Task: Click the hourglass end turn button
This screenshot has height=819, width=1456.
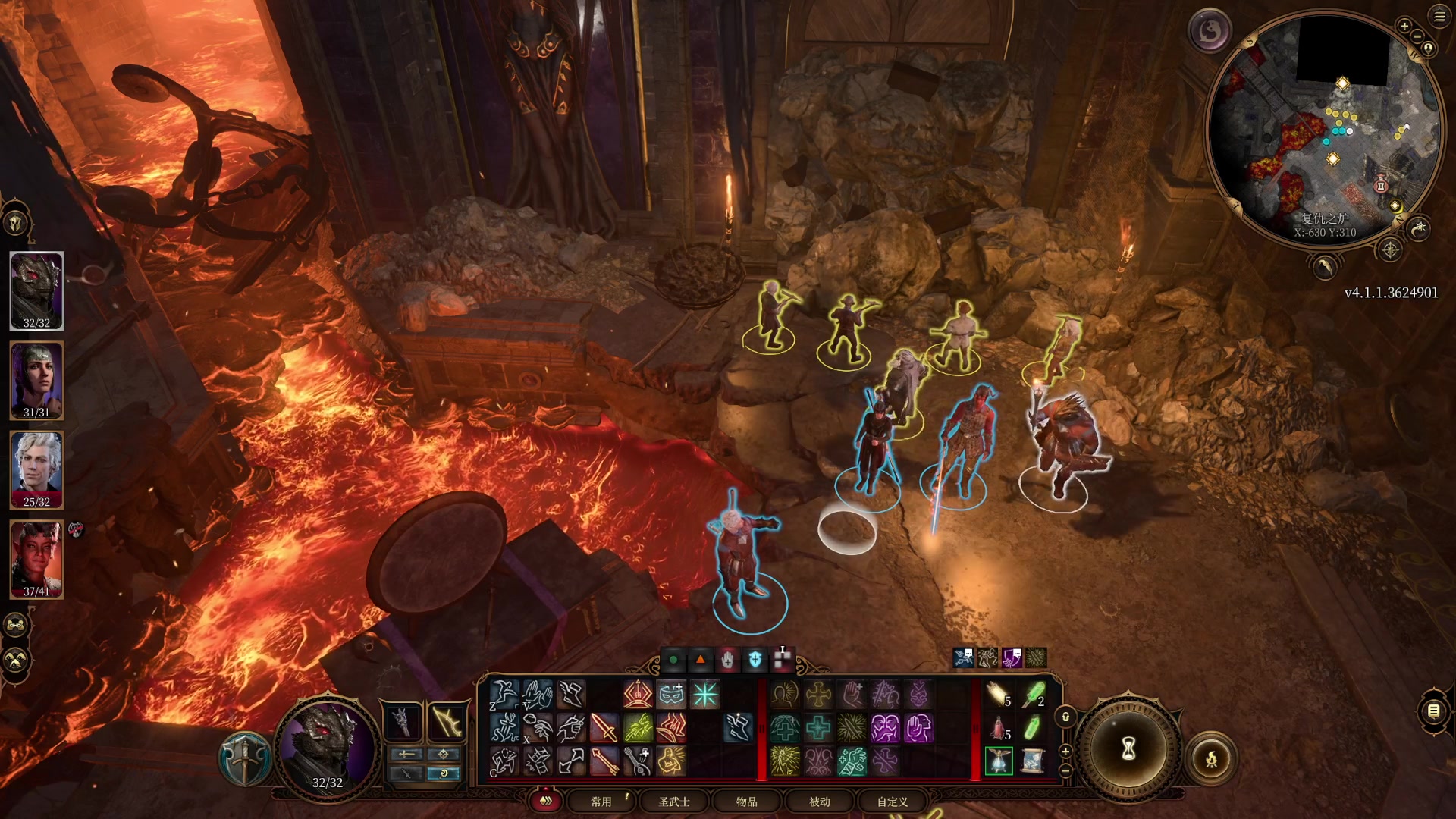Action: [1128, 749]
